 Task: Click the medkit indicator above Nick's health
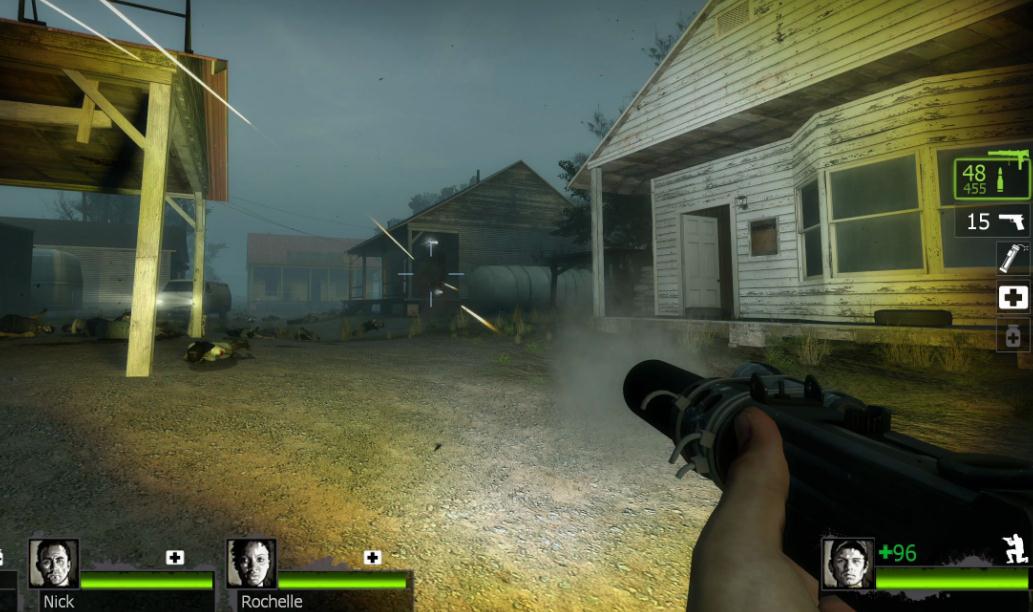click(x=175, y=557)
